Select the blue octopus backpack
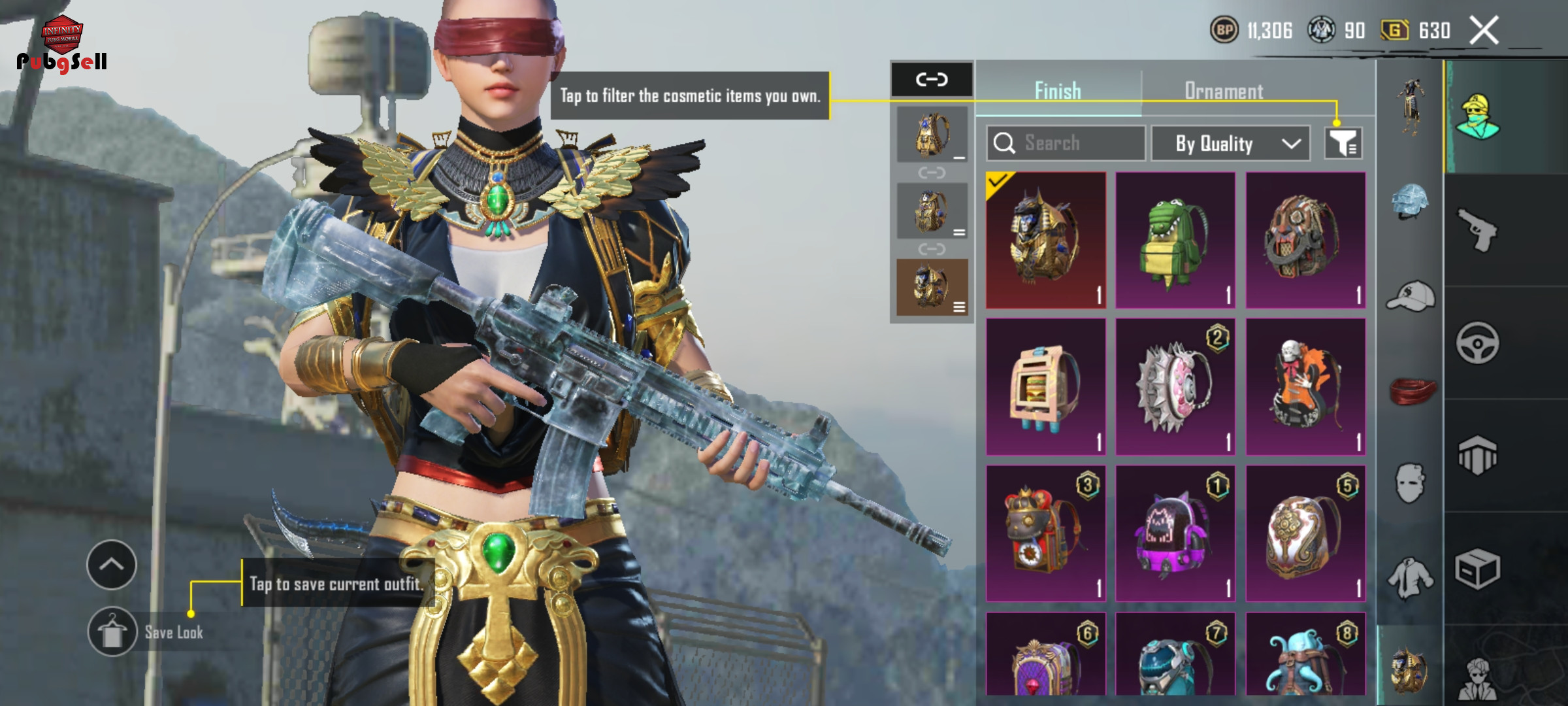The height and width of the screenshot is (706, 1568). click(x=1305, y=657)
